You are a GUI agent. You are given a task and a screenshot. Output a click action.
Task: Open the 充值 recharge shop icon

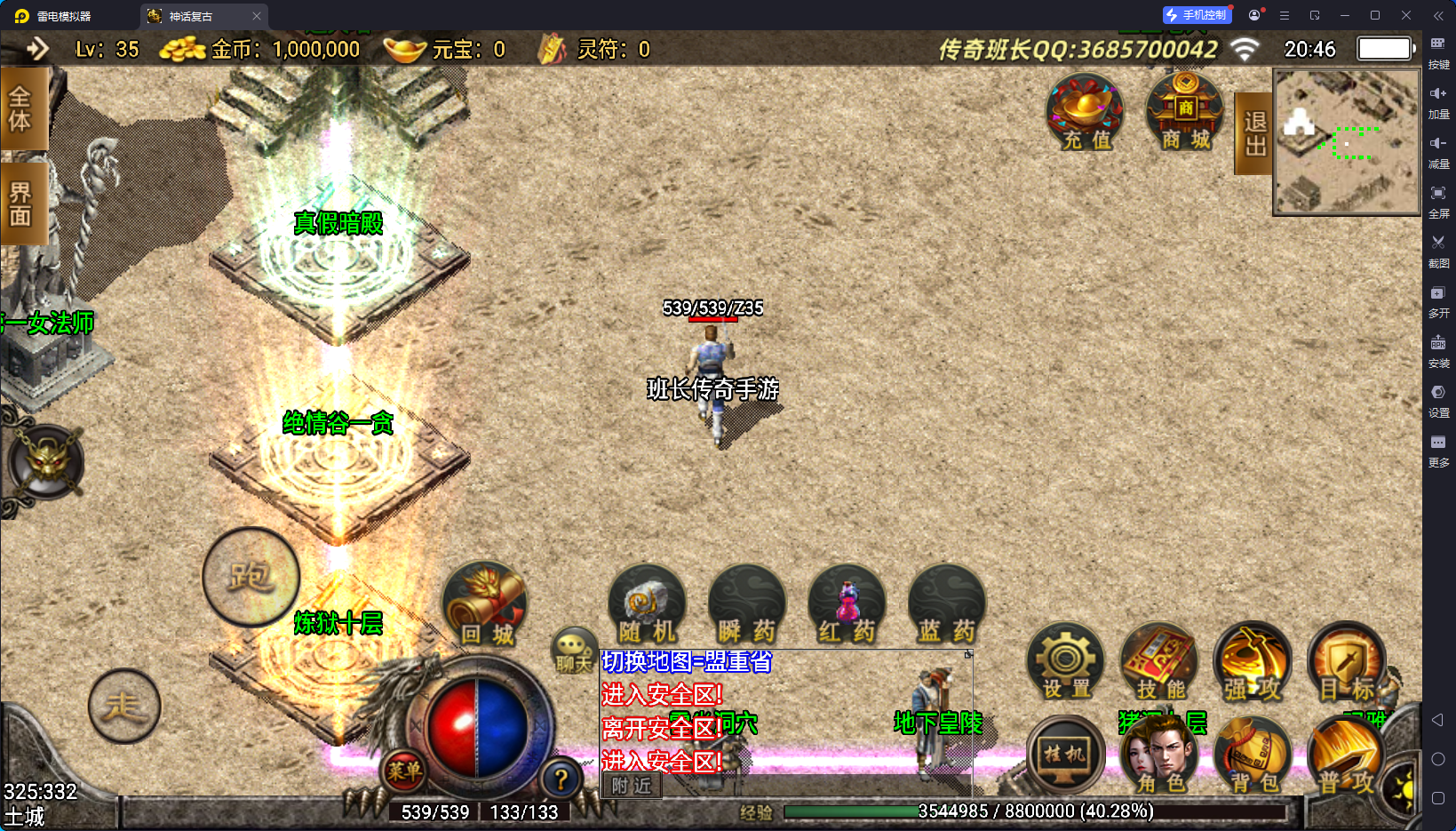tap(1085, 113)
